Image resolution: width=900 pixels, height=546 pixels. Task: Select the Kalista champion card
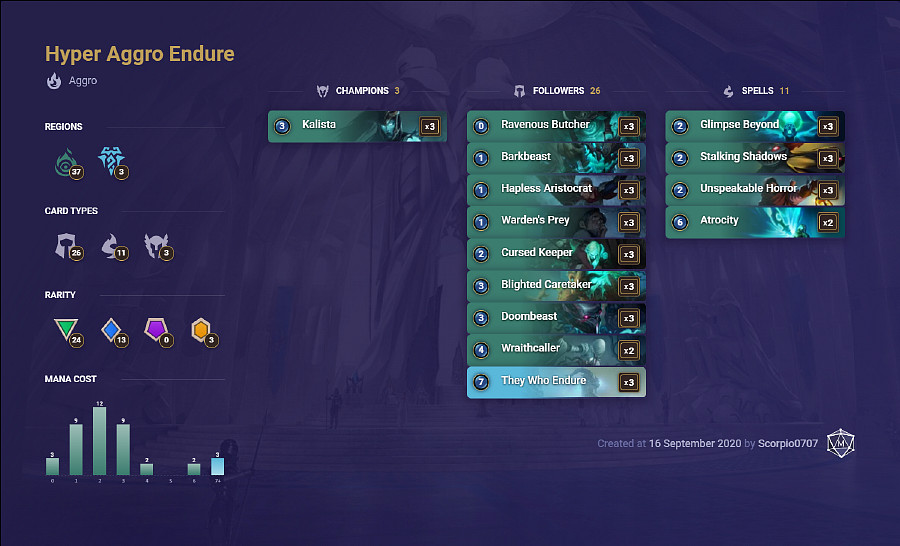click(x=356, y=126)
